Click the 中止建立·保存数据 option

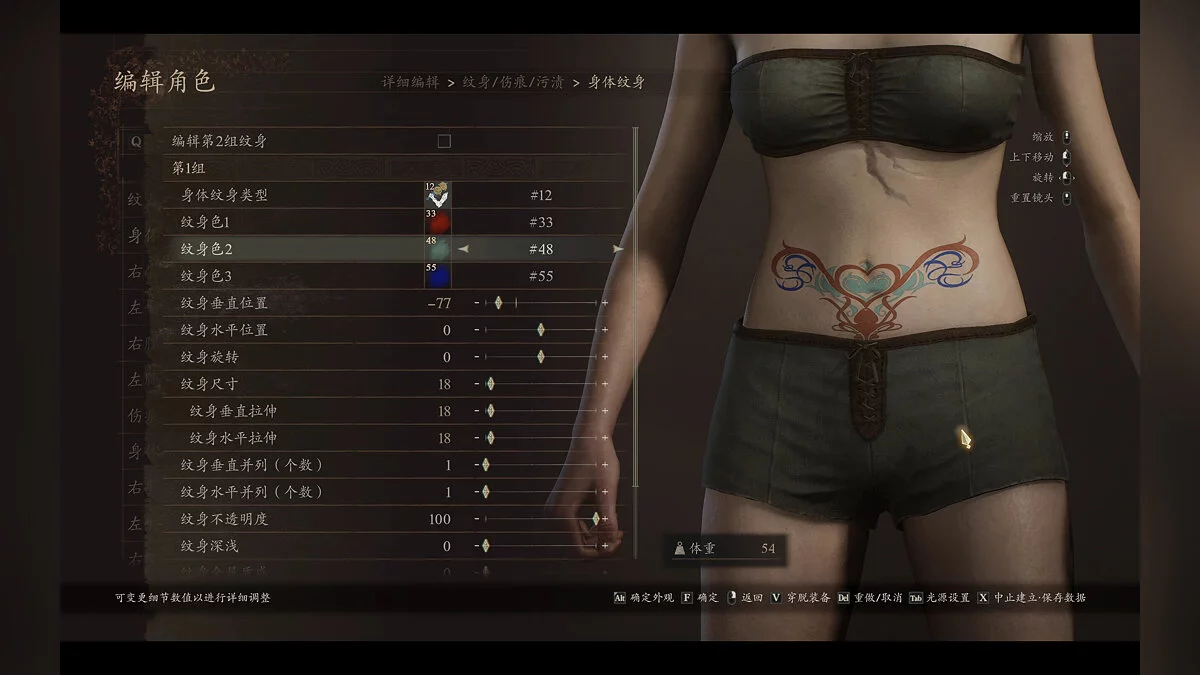(1039, 598)
